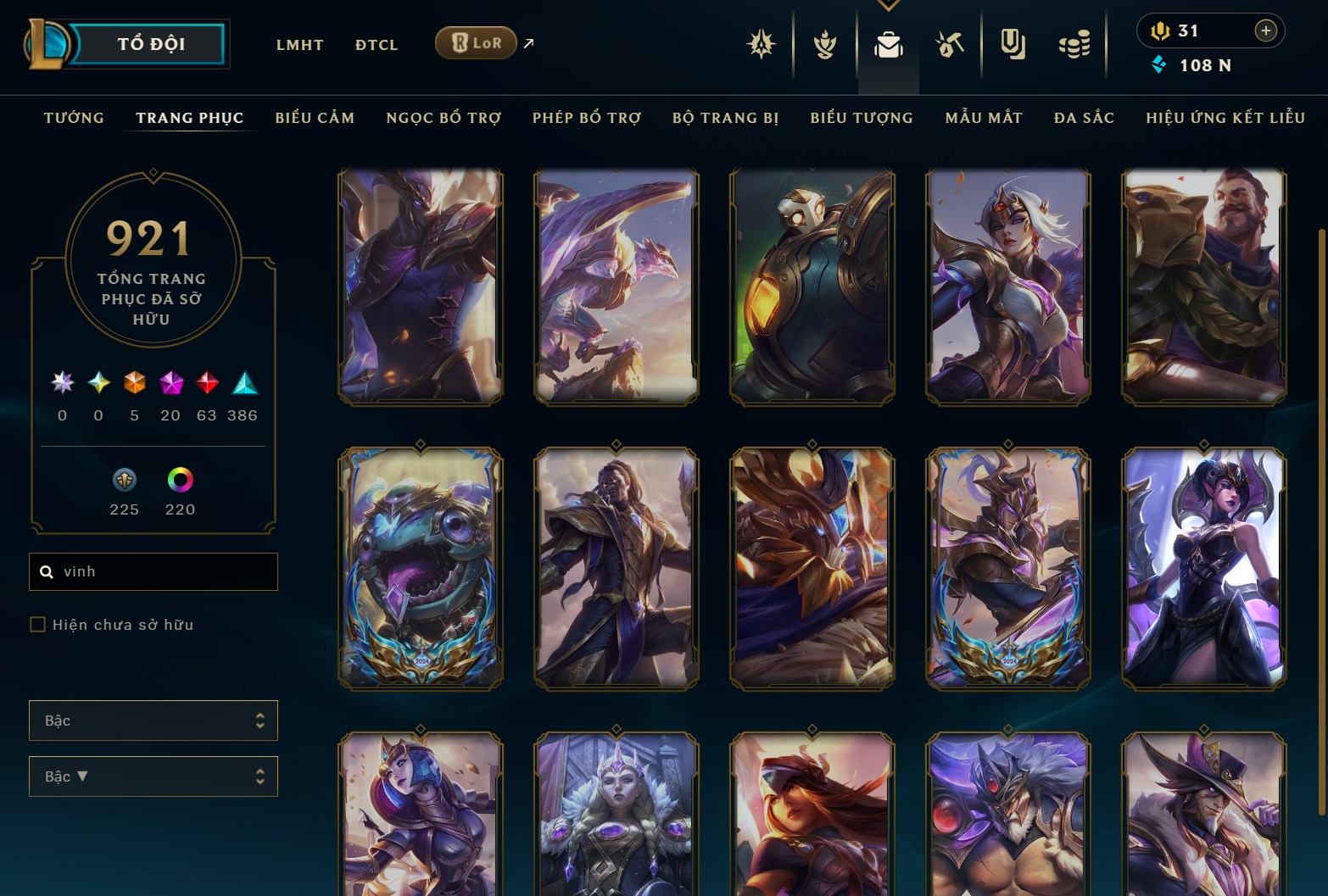Click the TỔ ĐỘI party button

tap(150, 44)
